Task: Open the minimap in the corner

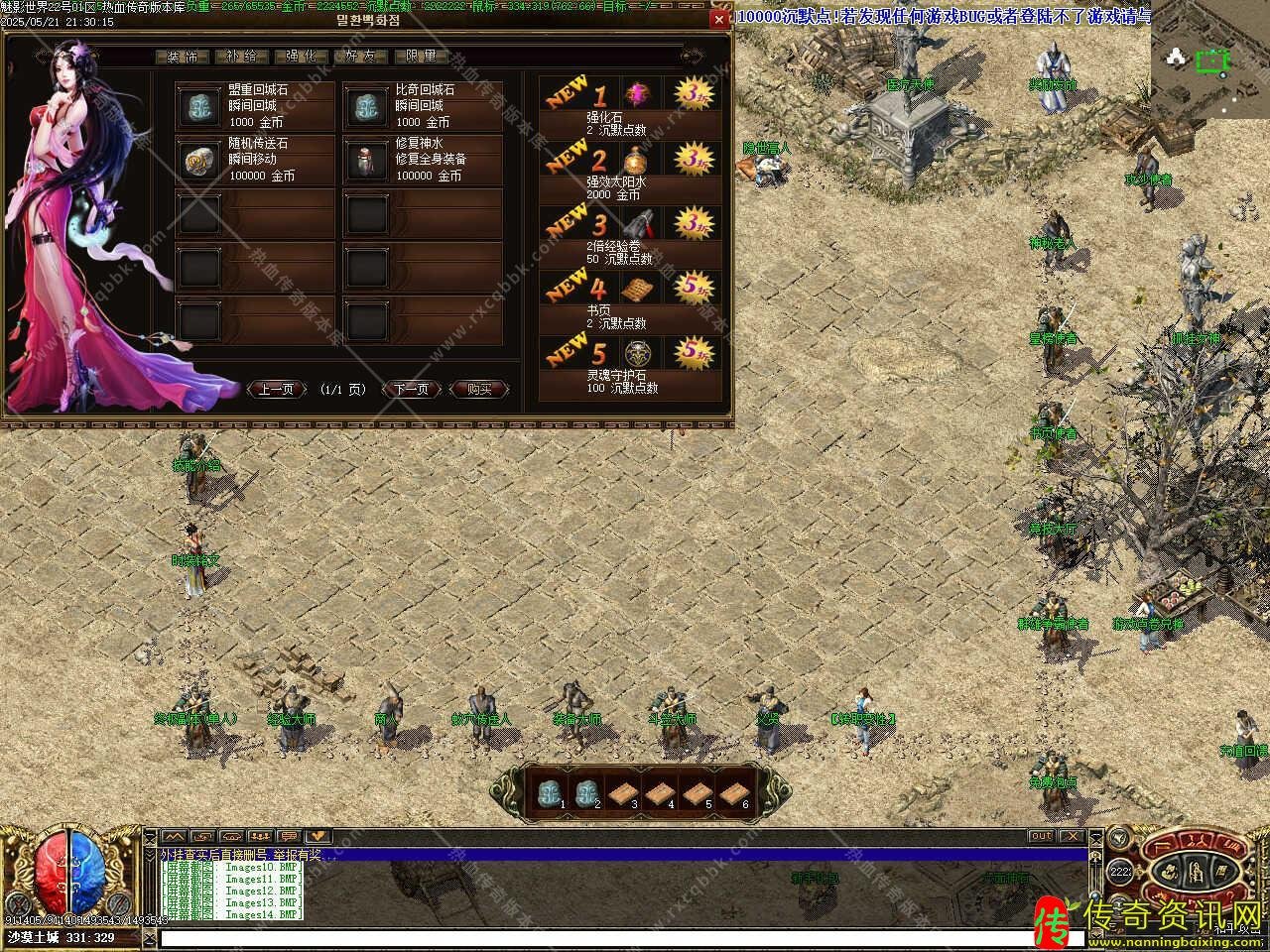Action: pyautogui.click(x=1209, y=63)
